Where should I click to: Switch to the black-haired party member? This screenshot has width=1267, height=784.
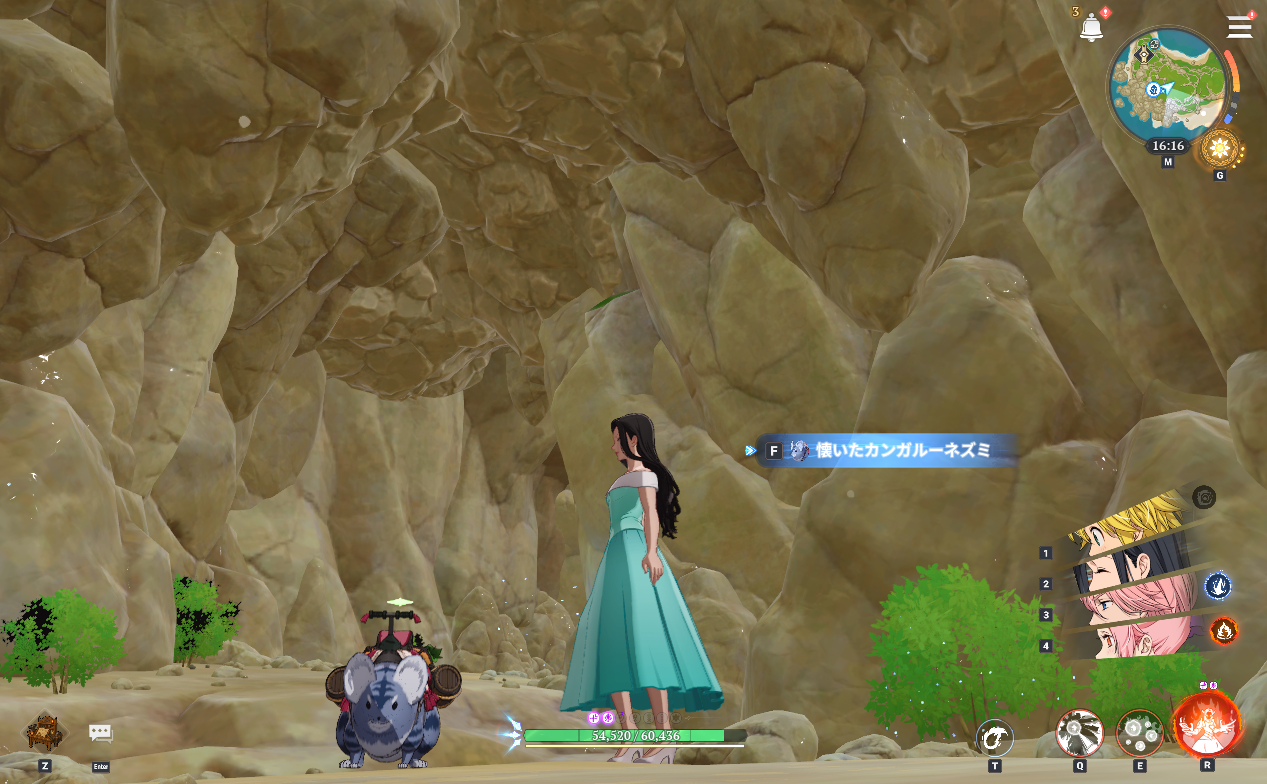pos(1130,575)
